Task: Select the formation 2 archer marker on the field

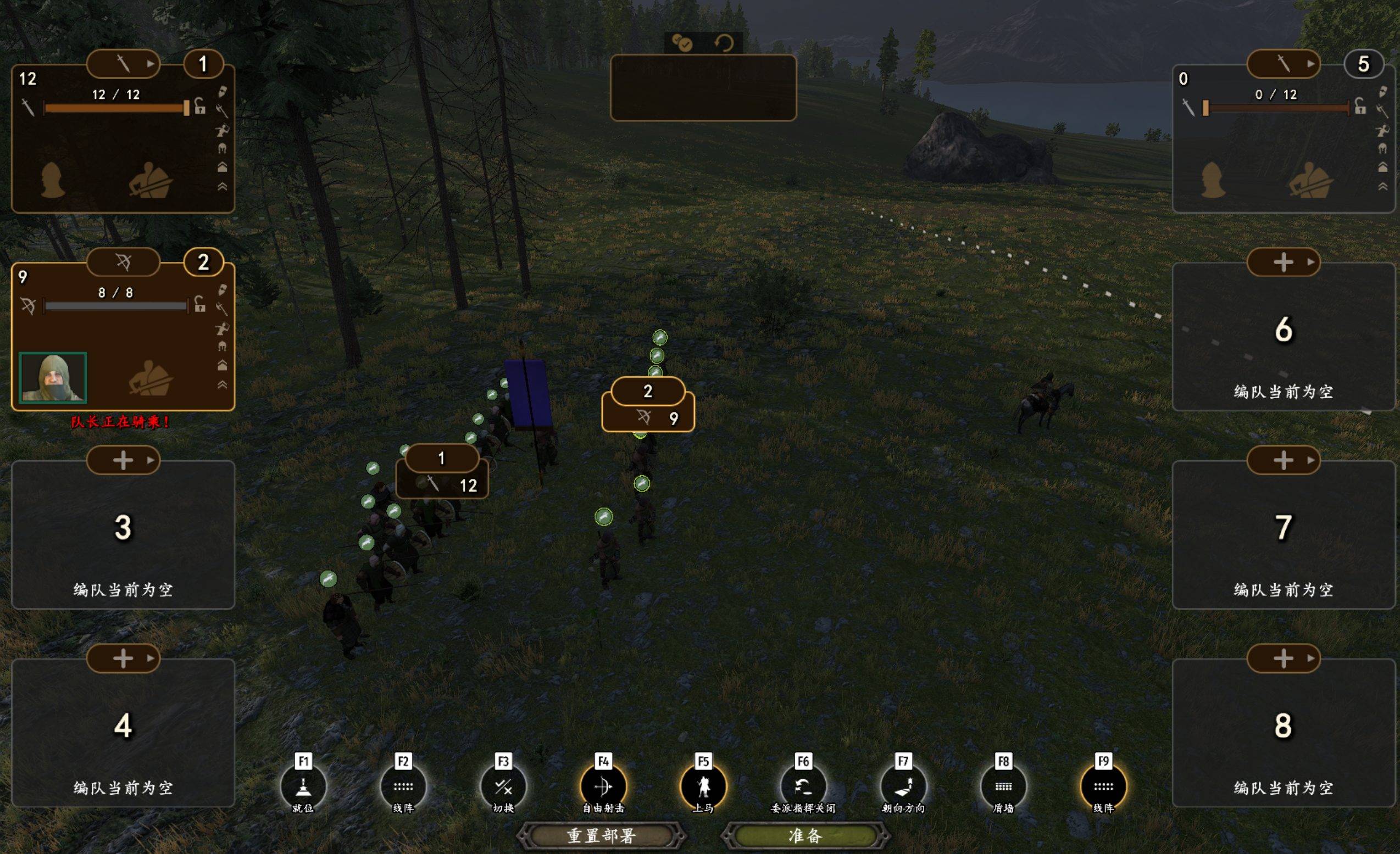Action: coord(648,404)
